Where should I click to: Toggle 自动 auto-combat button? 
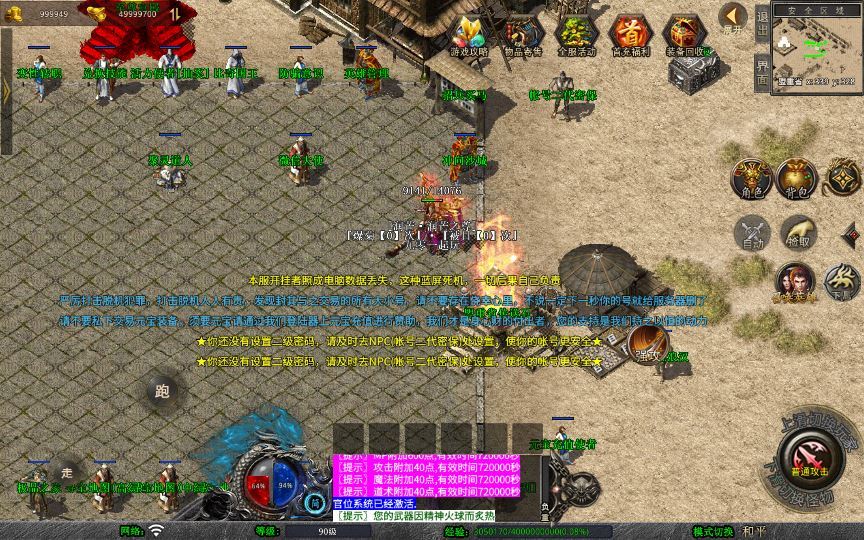click(752, 234)
